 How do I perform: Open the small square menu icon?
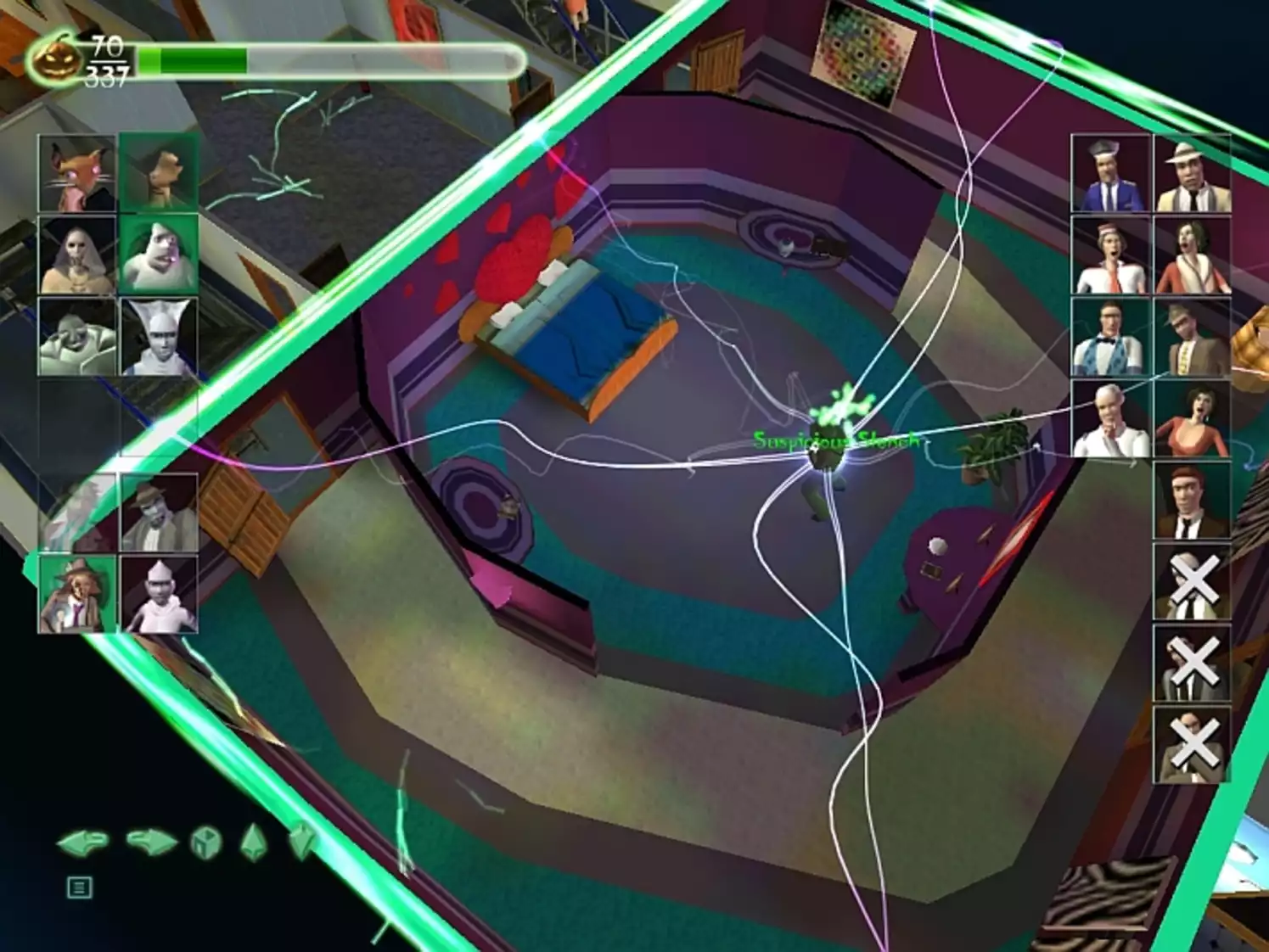click(79, 888)
